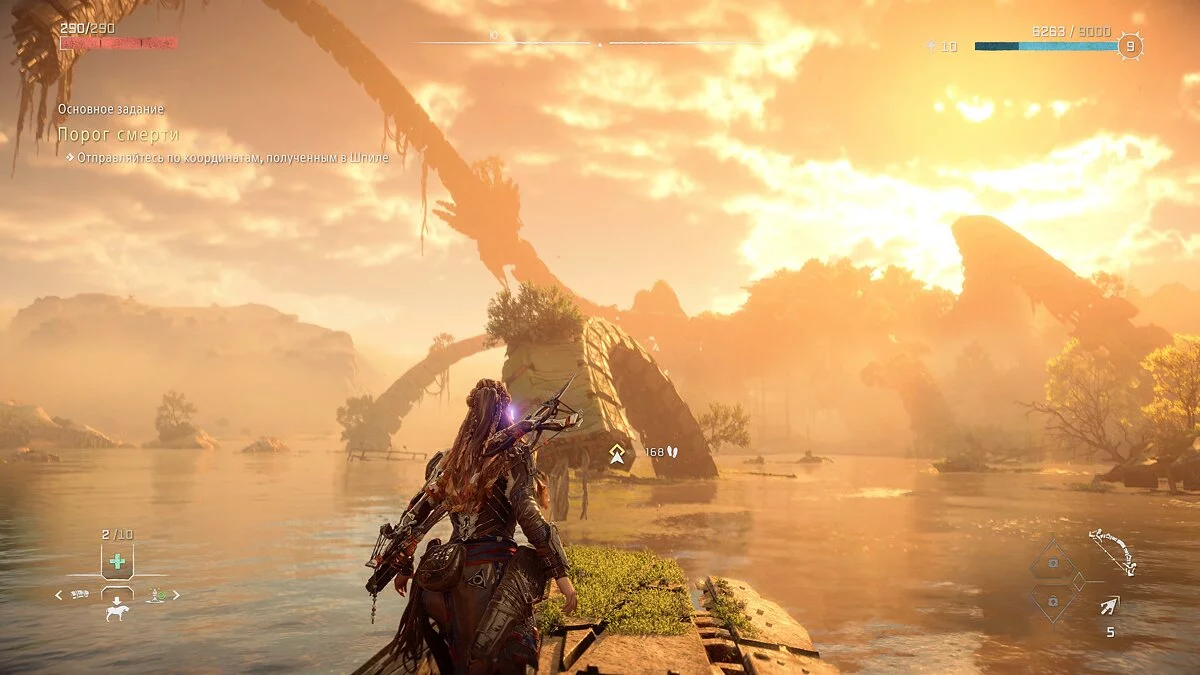Select the equipped bow weapon icon

[1110, 552]
